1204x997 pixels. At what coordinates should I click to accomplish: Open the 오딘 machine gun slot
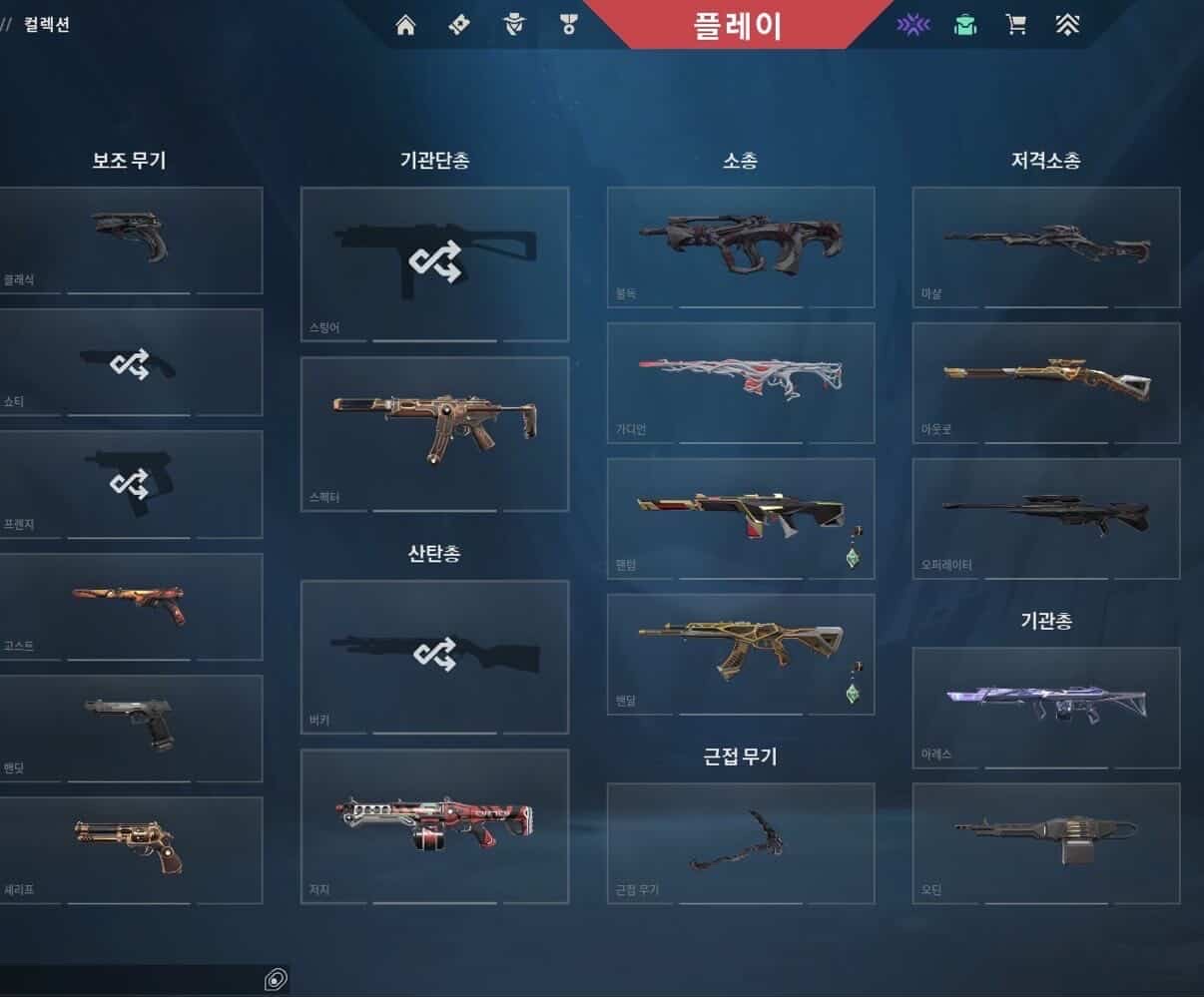point(1046,843)
